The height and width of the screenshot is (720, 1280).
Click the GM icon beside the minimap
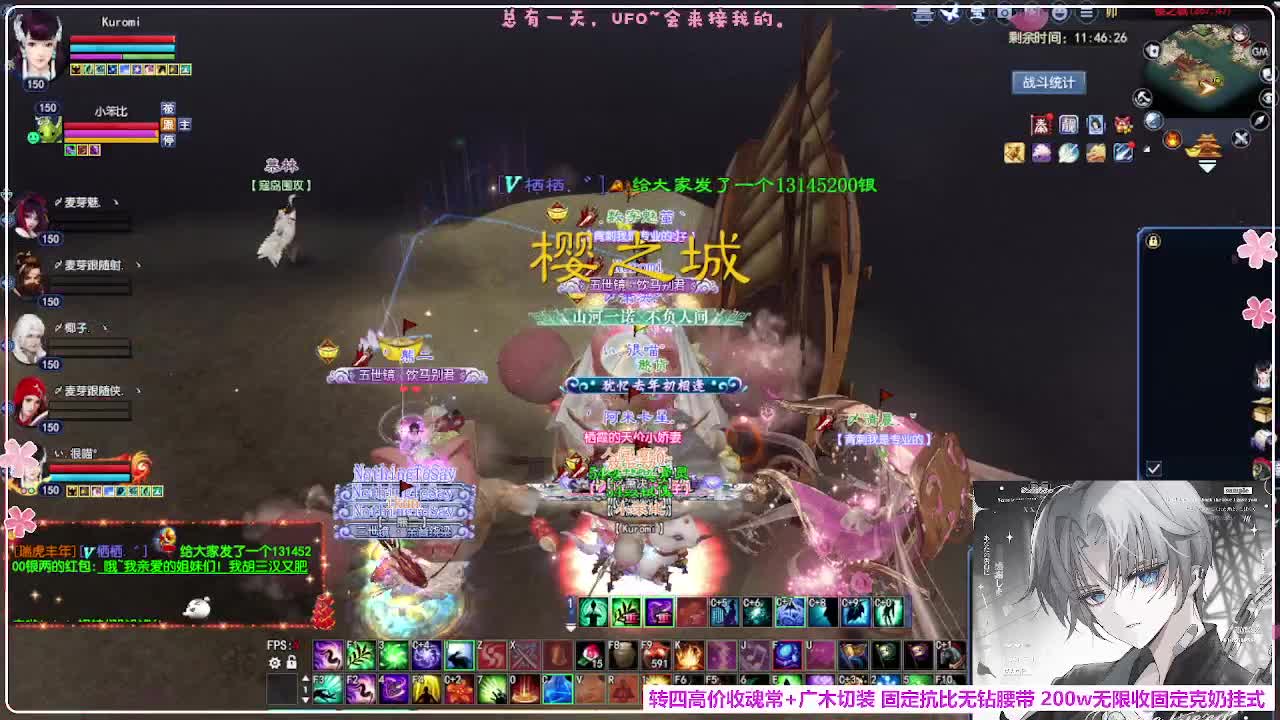click(x=1259, y=52)
